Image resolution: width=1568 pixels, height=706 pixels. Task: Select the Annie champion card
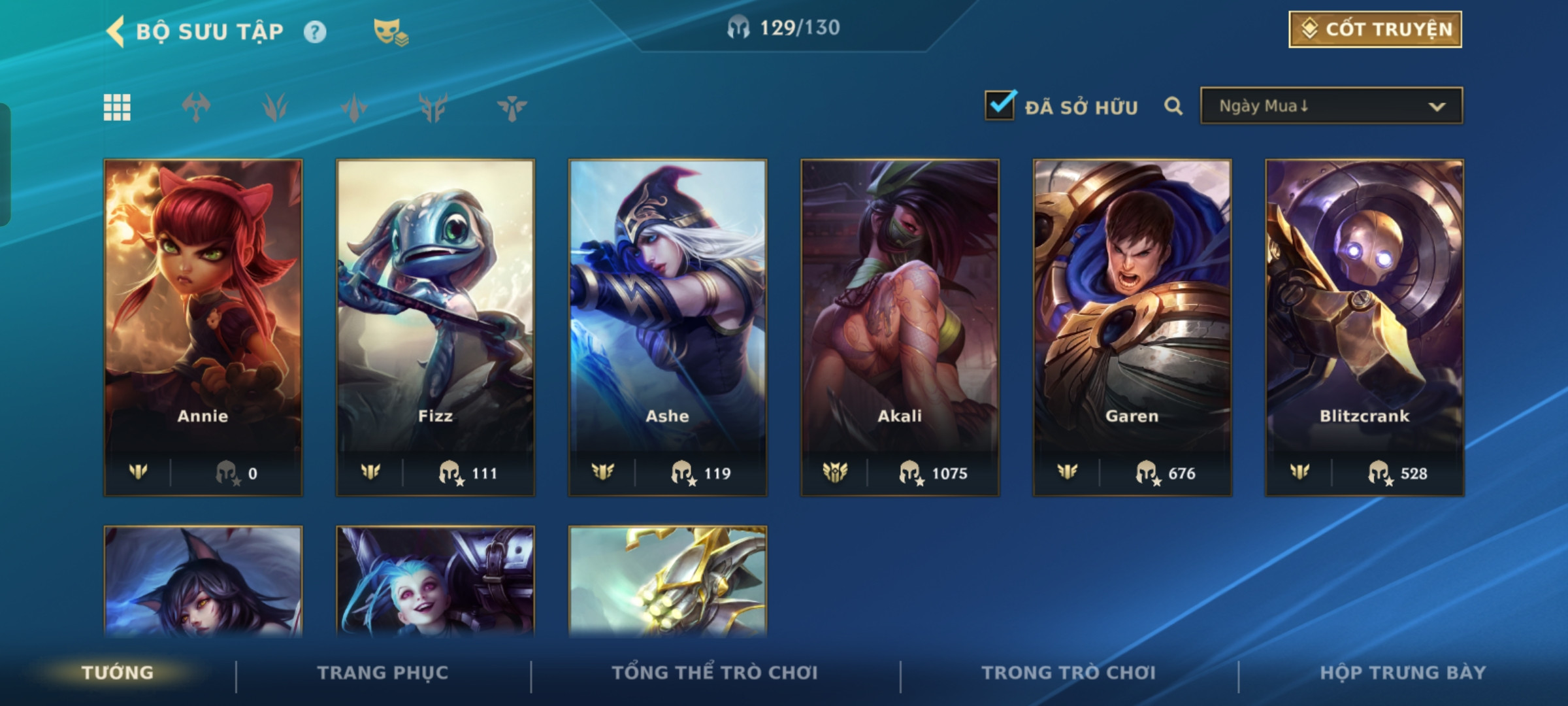click(203, 327)
